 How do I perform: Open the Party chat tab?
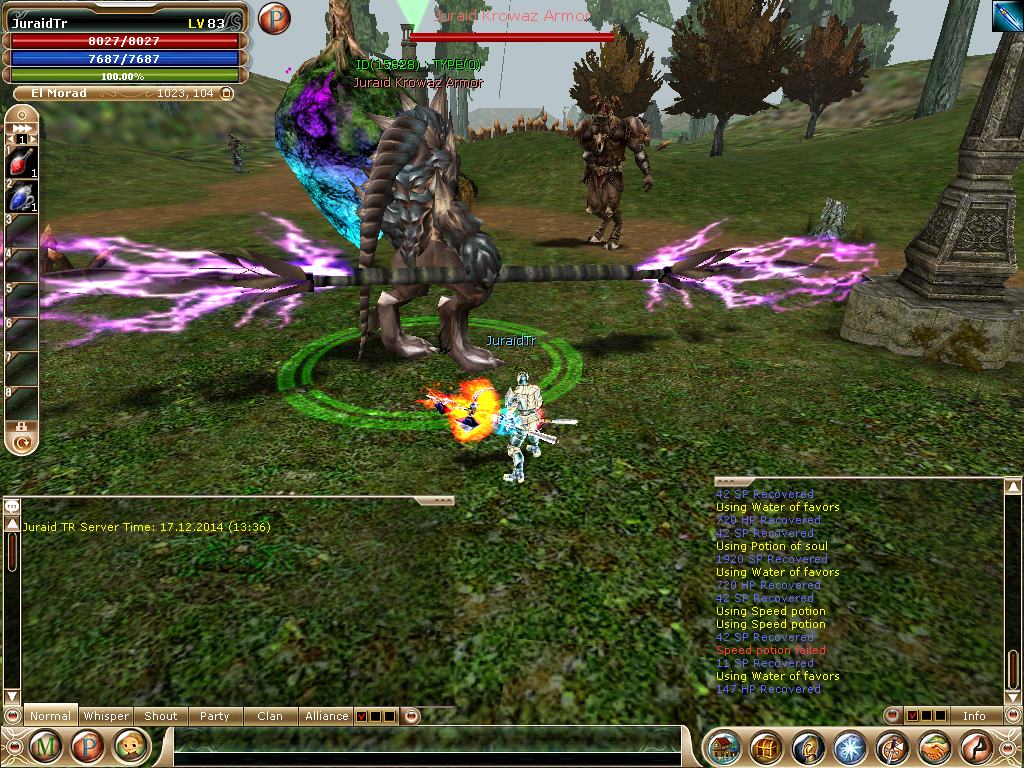[214, 716]
